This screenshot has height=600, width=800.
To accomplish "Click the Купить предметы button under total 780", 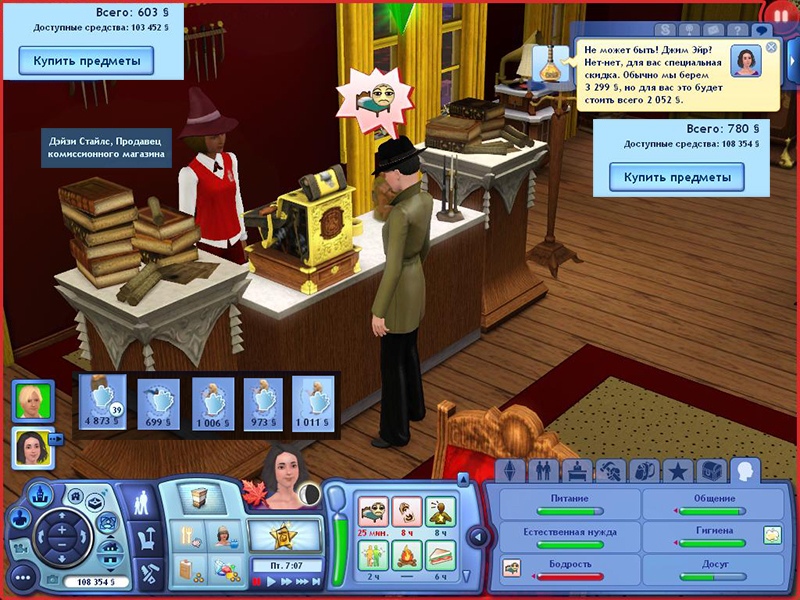I will [x=678, y=177].
